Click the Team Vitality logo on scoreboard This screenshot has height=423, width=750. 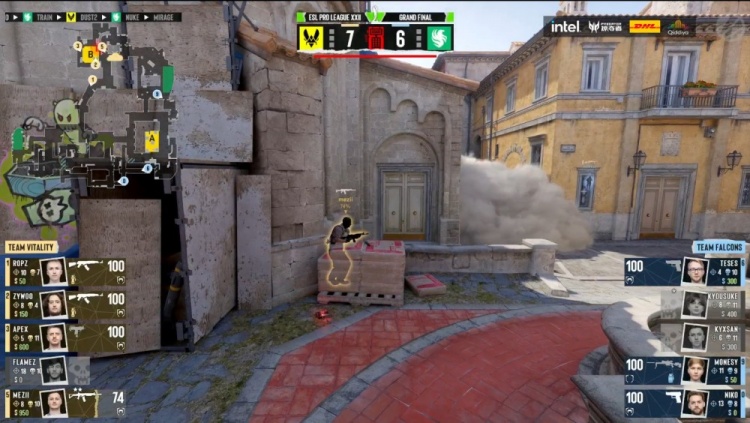click(x=309, y=38)
